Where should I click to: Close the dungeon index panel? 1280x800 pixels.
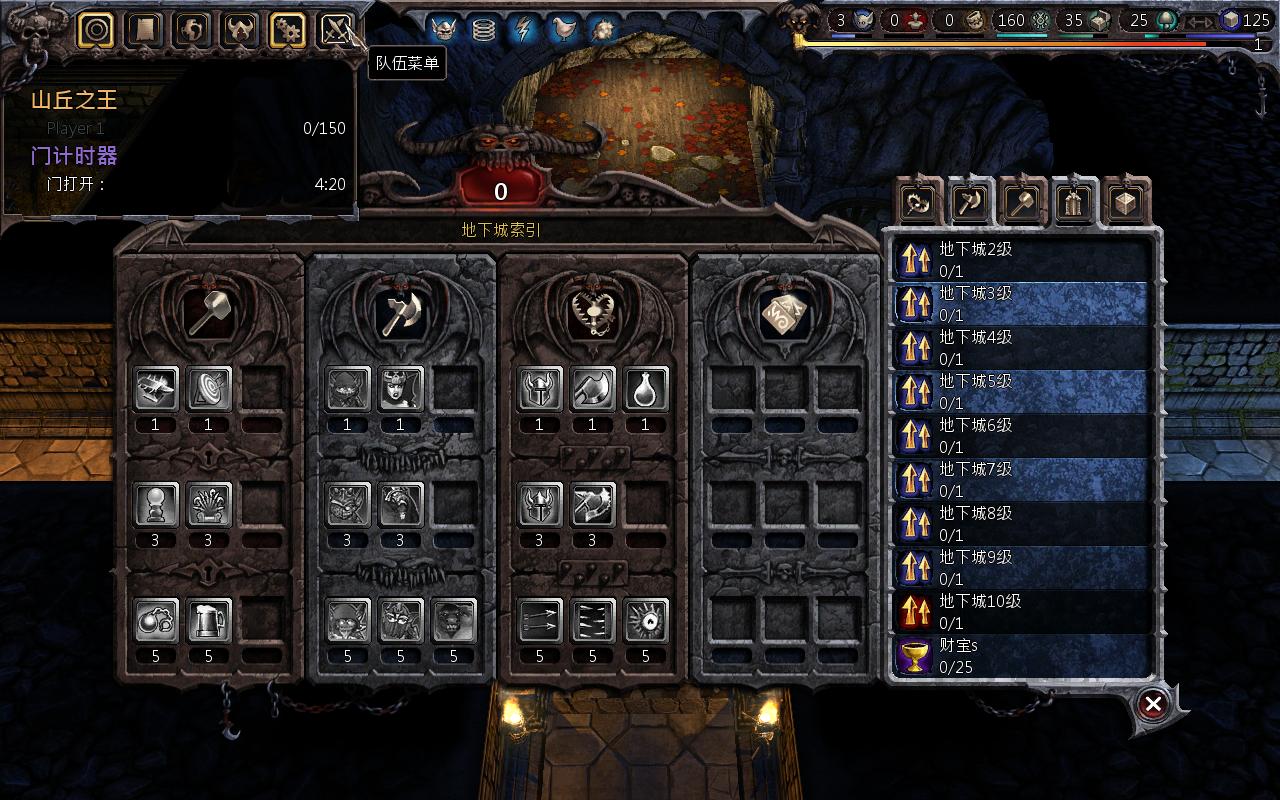coord(1153,704)
